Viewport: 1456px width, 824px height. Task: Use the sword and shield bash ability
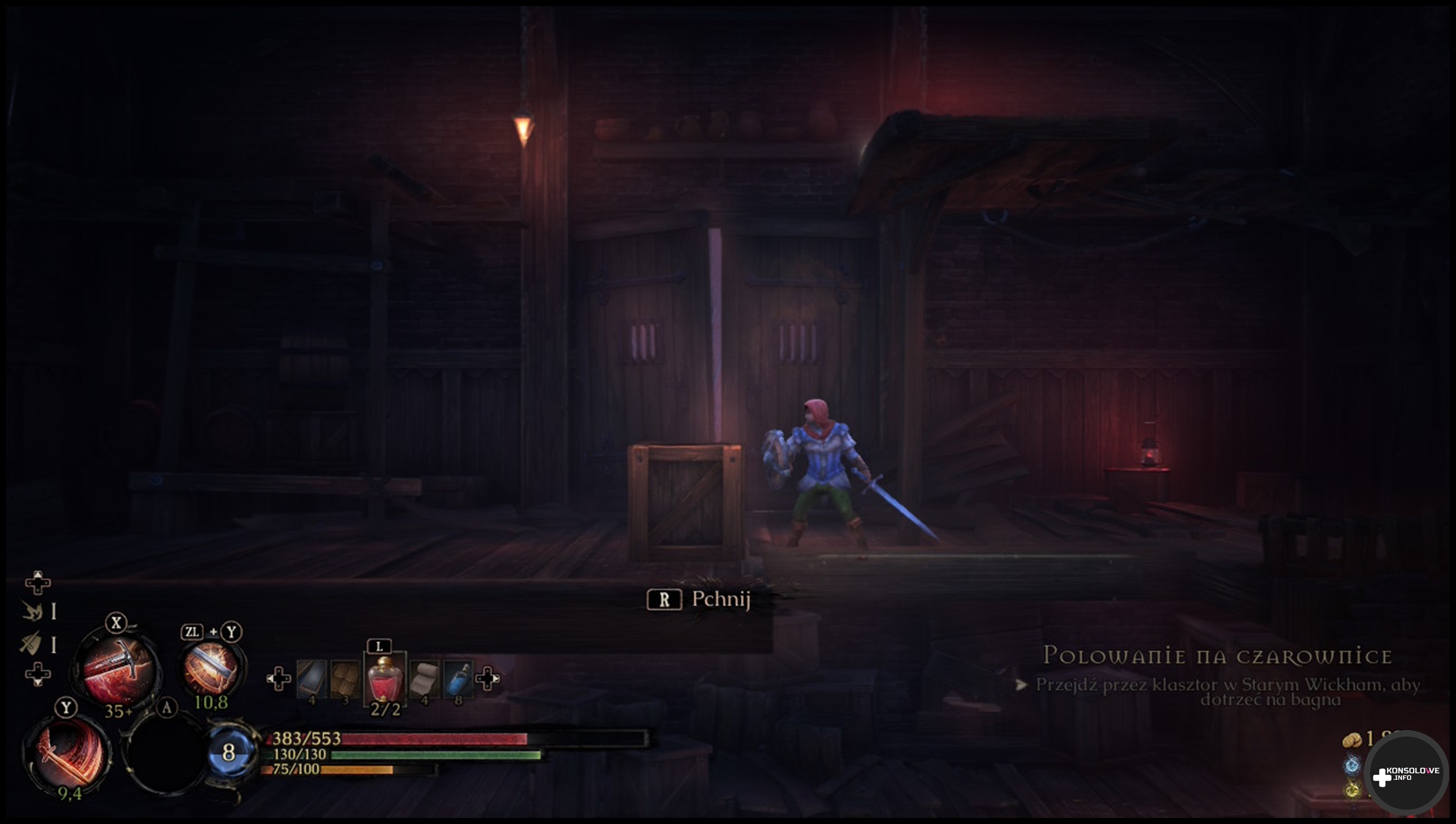pyautogui.click(x=211, y=667)
